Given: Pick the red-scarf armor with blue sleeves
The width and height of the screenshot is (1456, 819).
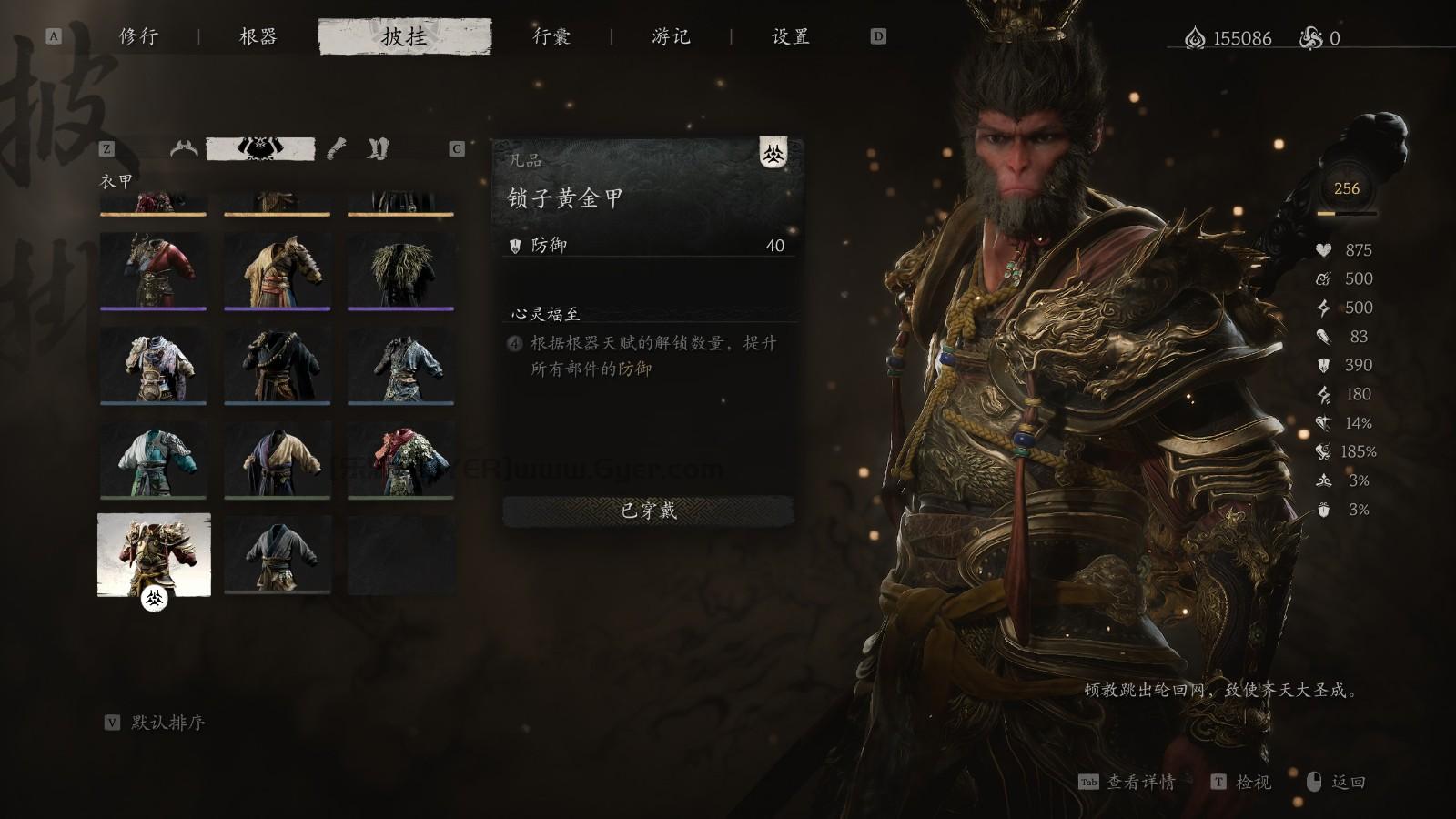Looking at the screenshot, I should click(x=401, y=459).
